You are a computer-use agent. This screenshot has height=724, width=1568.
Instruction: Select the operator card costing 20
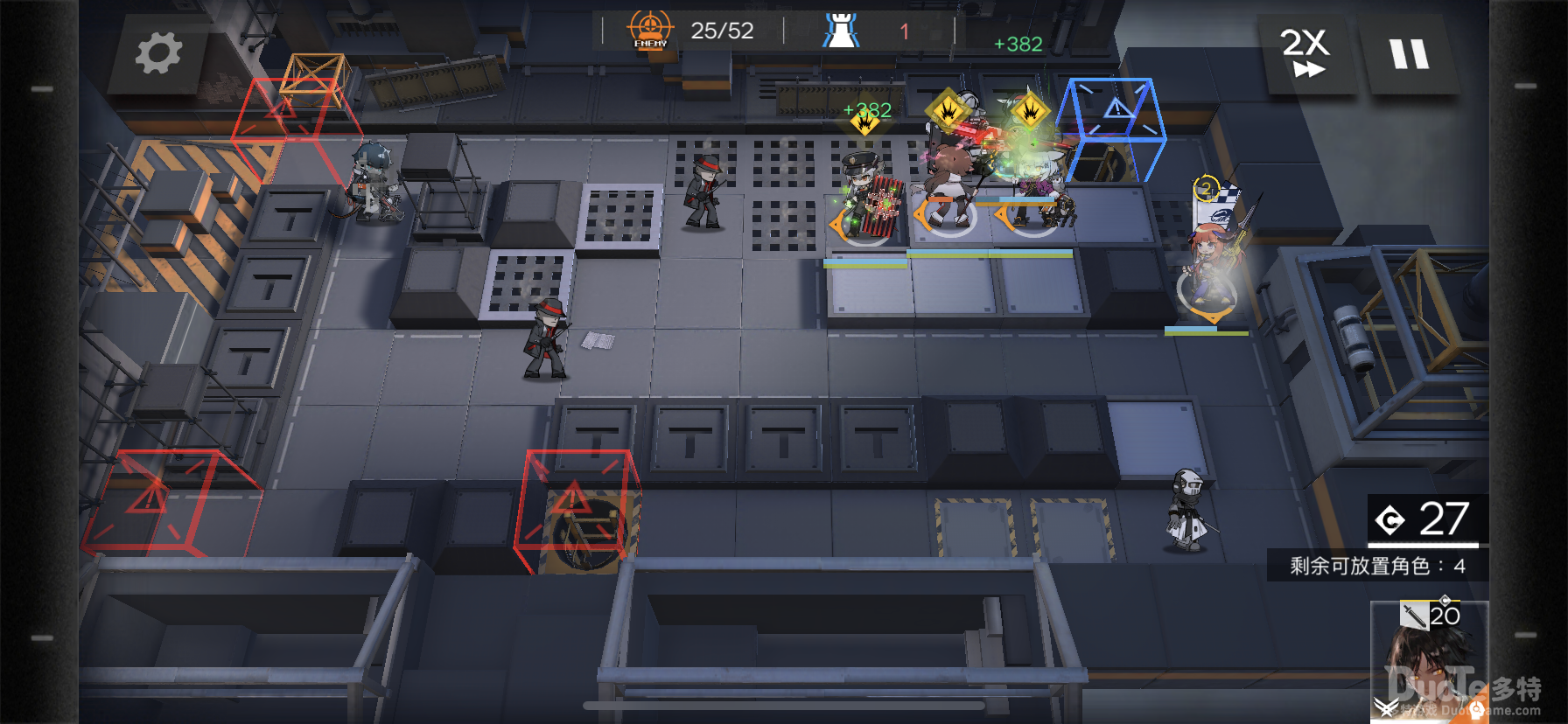click(x=1429, y=660)
